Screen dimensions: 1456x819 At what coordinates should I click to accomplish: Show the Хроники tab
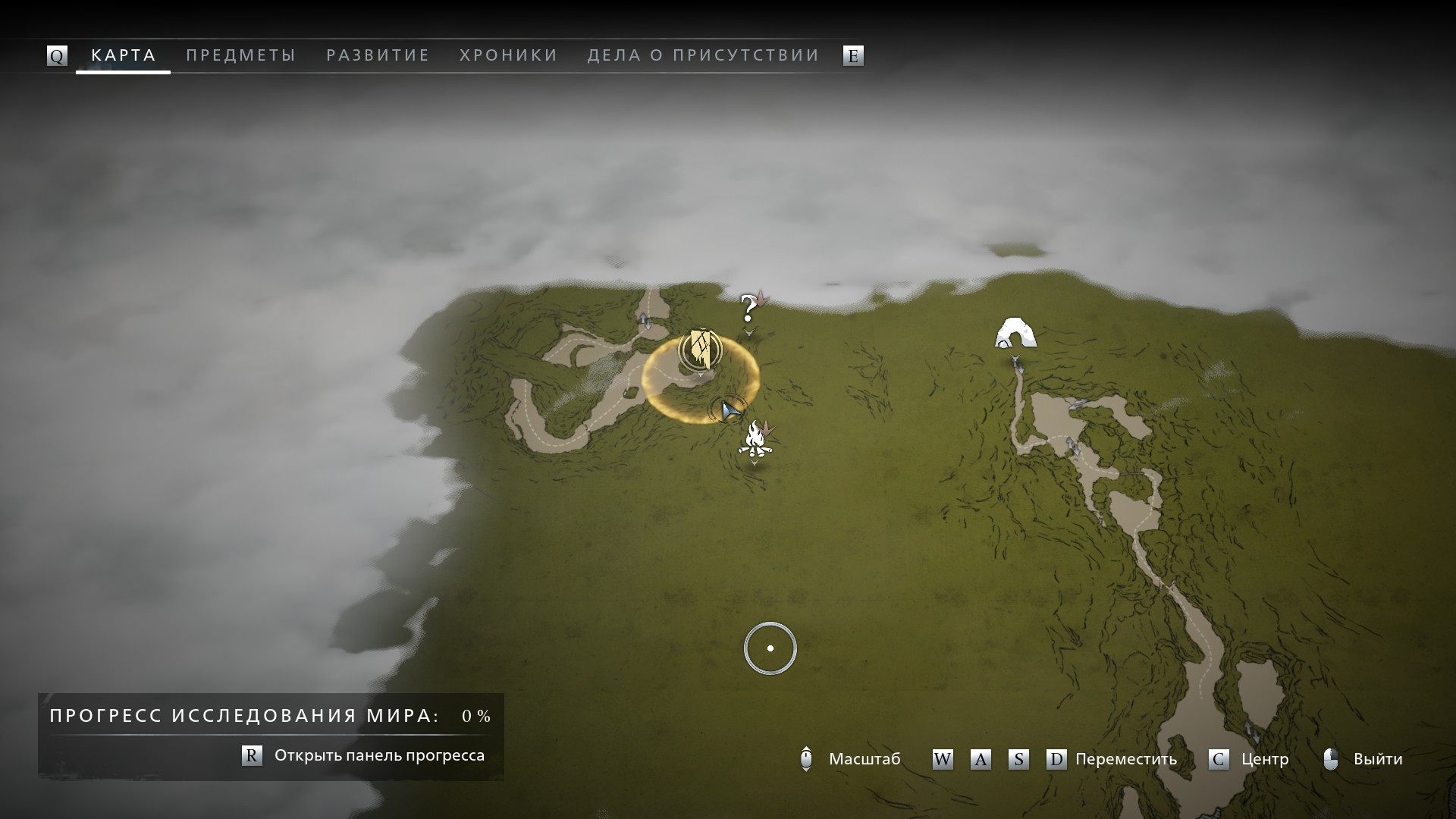(x=509, y=55)
